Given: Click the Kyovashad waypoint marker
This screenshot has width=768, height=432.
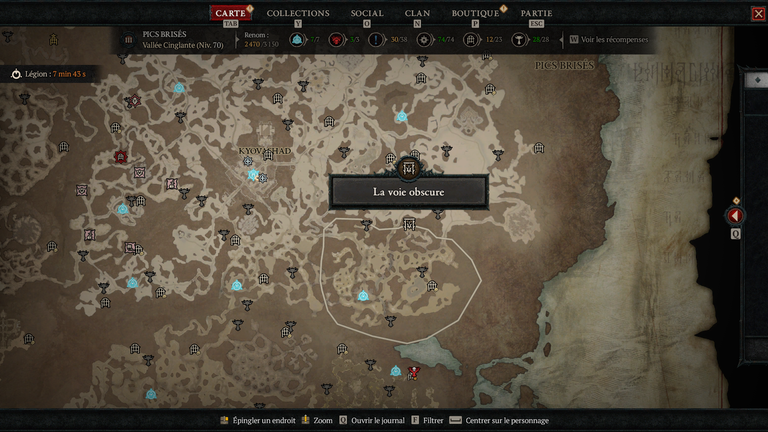Looking at the screenshot, I should 253,174.
